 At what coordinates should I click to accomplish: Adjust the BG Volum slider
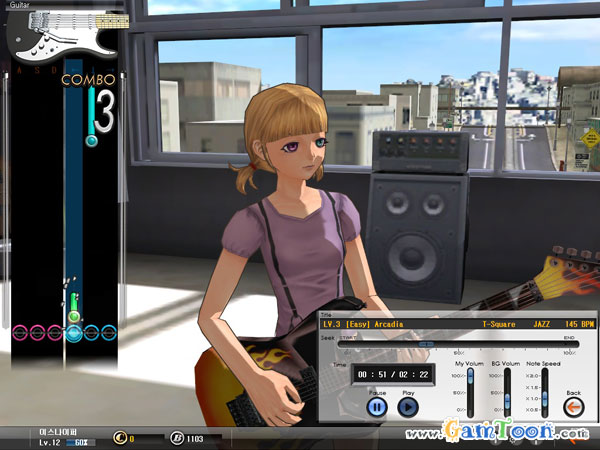(507, 399)
